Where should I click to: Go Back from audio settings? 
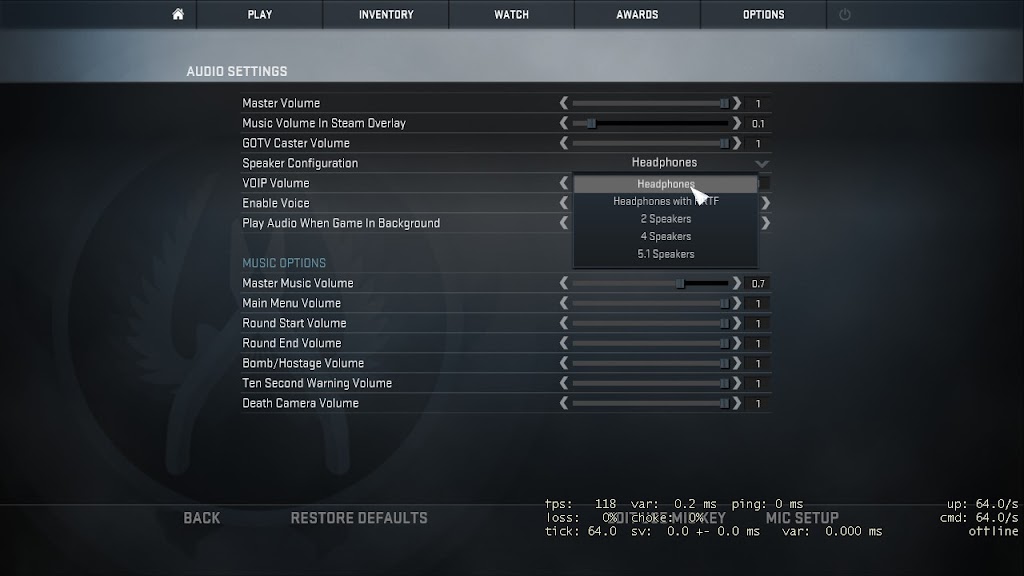202,518
